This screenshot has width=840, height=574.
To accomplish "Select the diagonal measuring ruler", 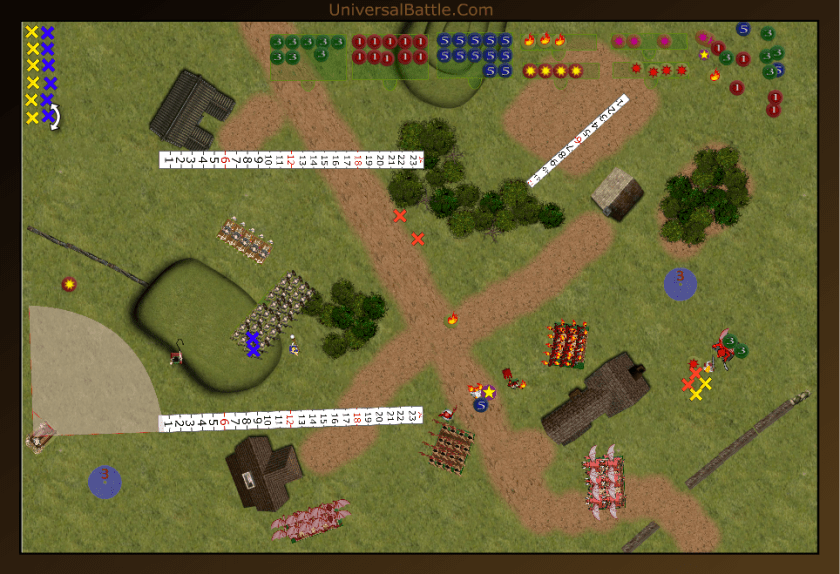I will [578, 141].
